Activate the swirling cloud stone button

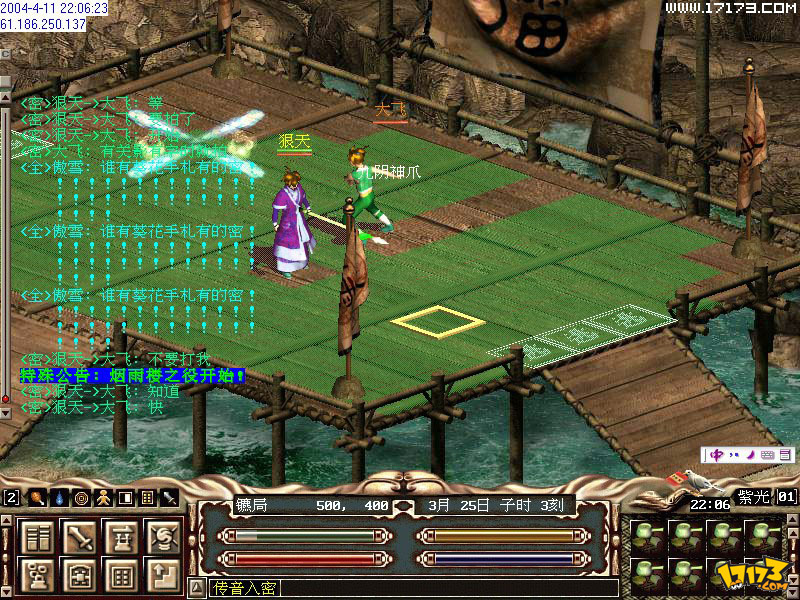[163, 537]
